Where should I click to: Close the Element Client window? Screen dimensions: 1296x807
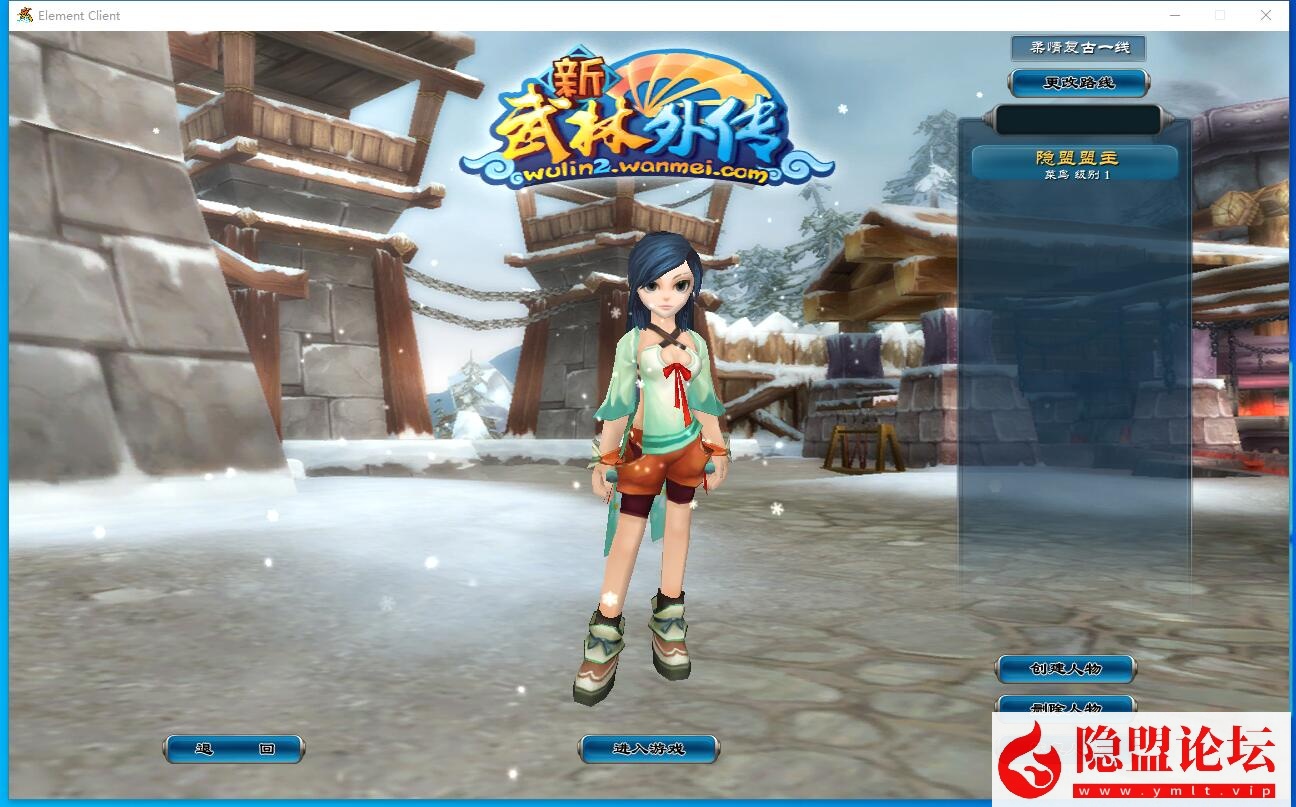click(1265, 15)
